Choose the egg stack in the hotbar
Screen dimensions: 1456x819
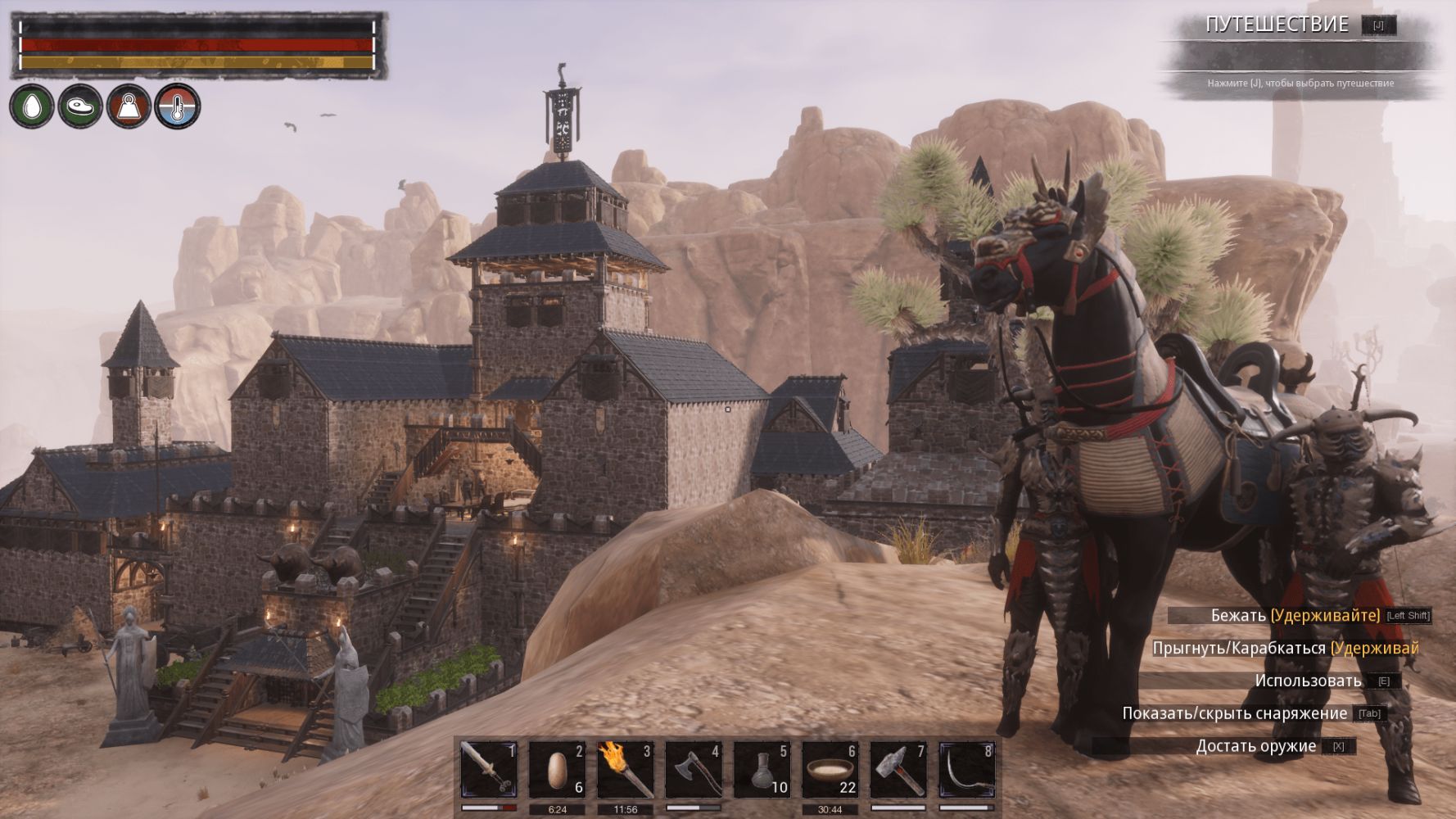coord(557,770)
